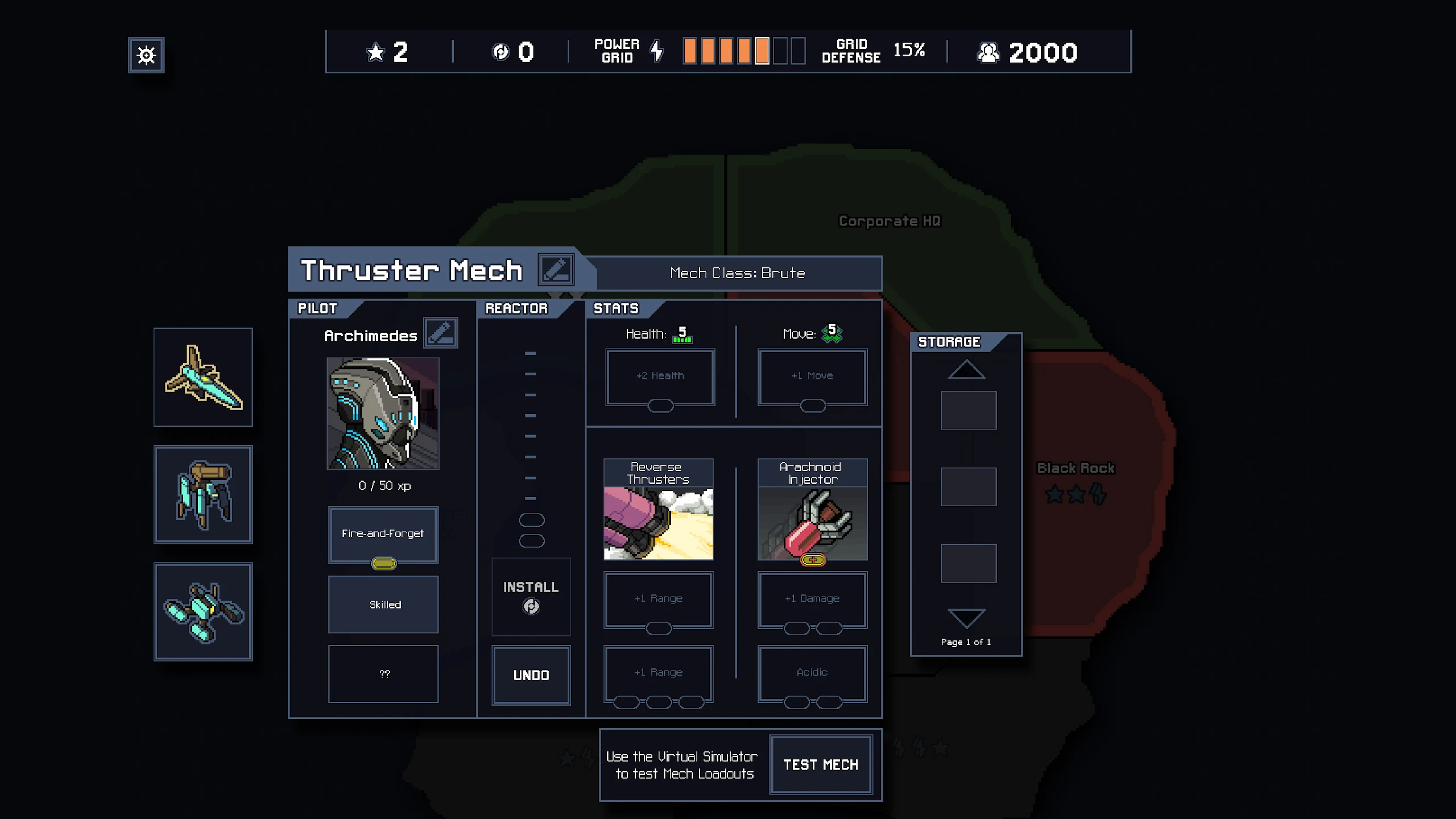Undo the reactor changes
This screenshot has height=819, width=1456.
[x=531, y=675]
